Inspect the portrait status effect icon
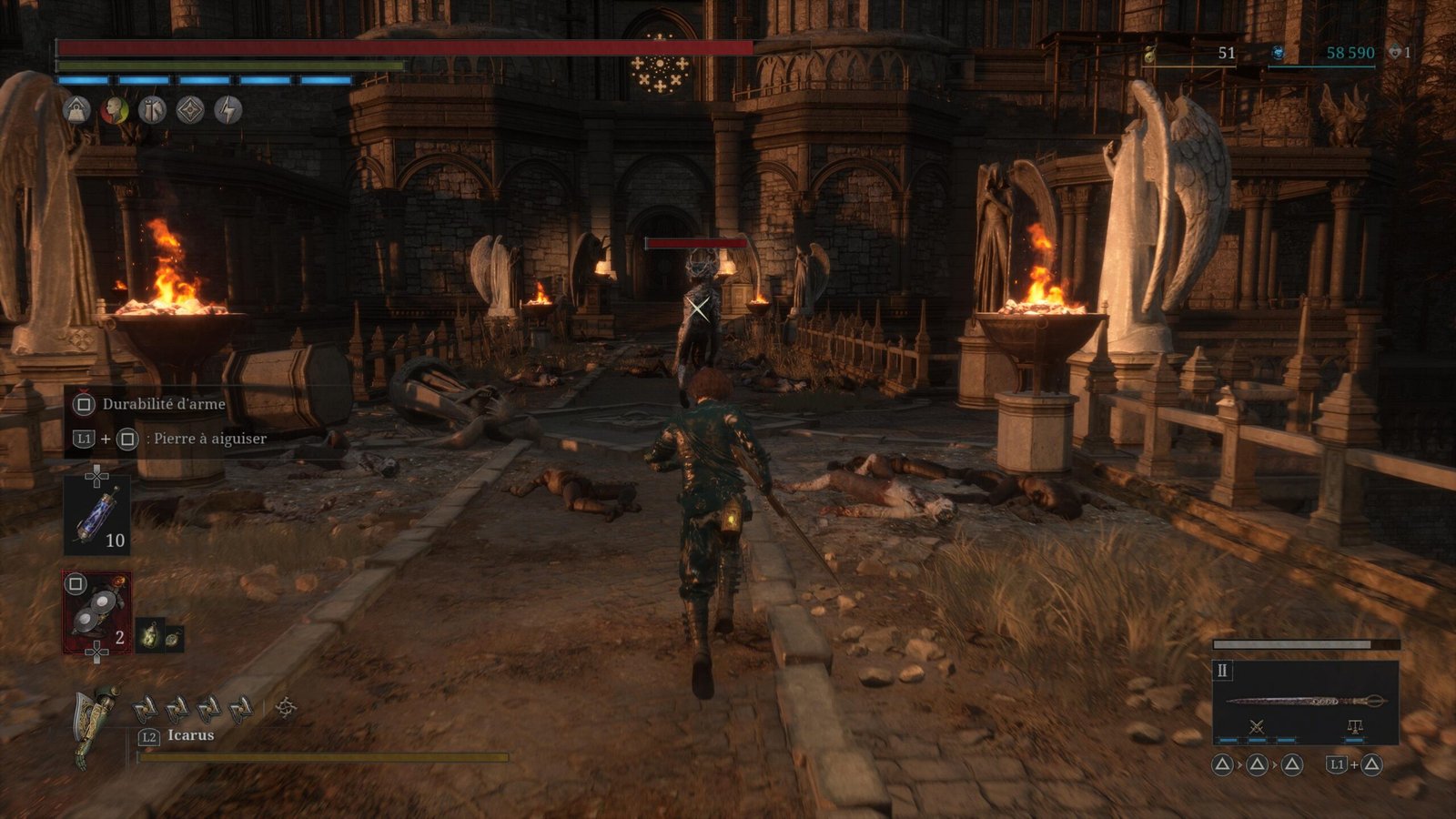 click(x=115, y=111)
